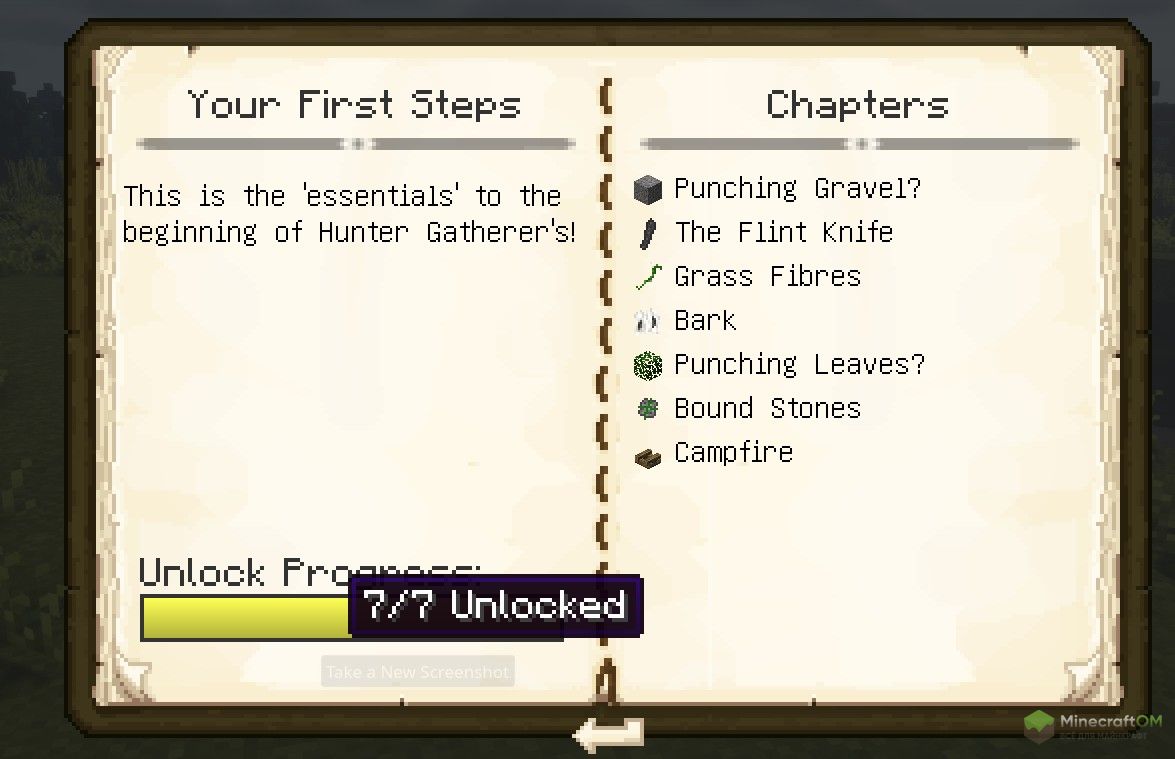The image size is (1175, 759).
Task: Select The Flint Knife chapter
Action: 783,232
